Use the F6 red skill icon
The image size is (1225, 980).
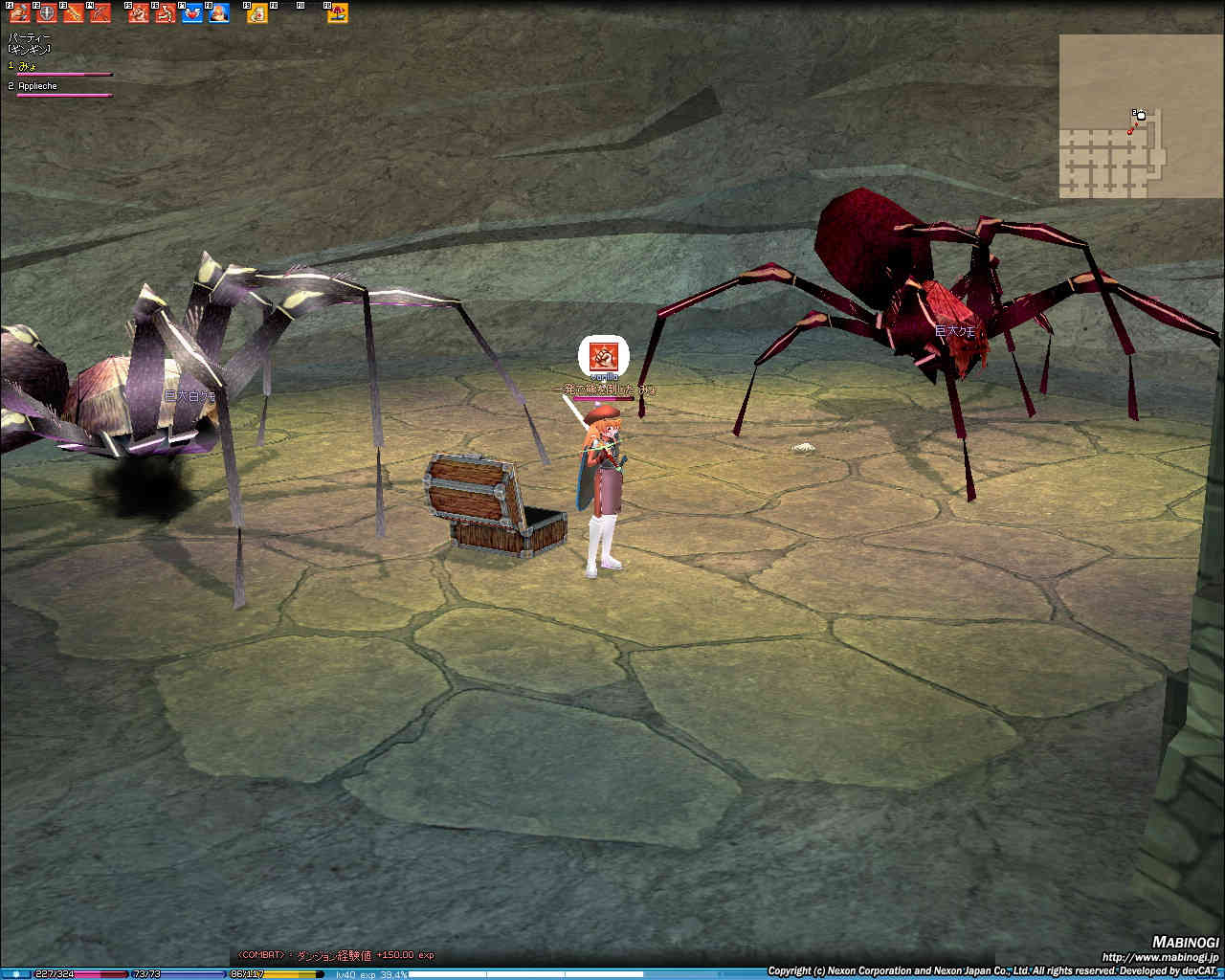click(x=166, y=13)
